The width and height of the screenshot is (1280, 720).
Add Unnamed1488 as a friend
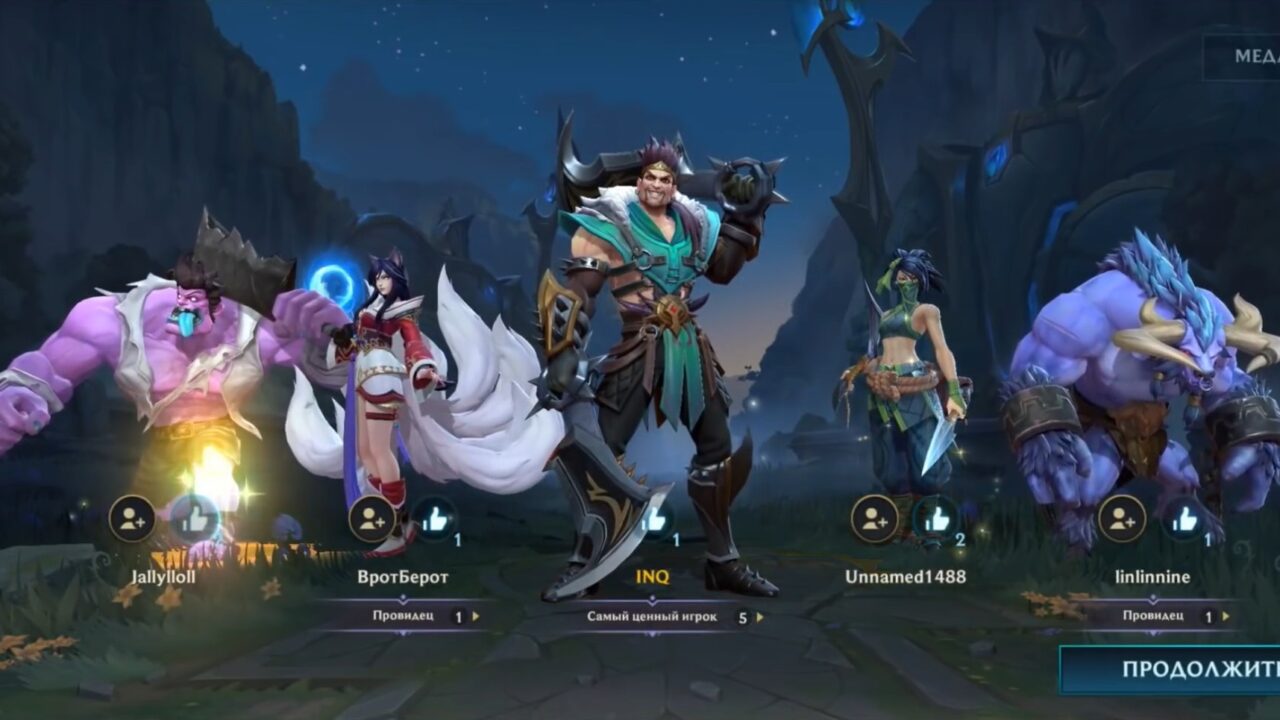(875, 519)
